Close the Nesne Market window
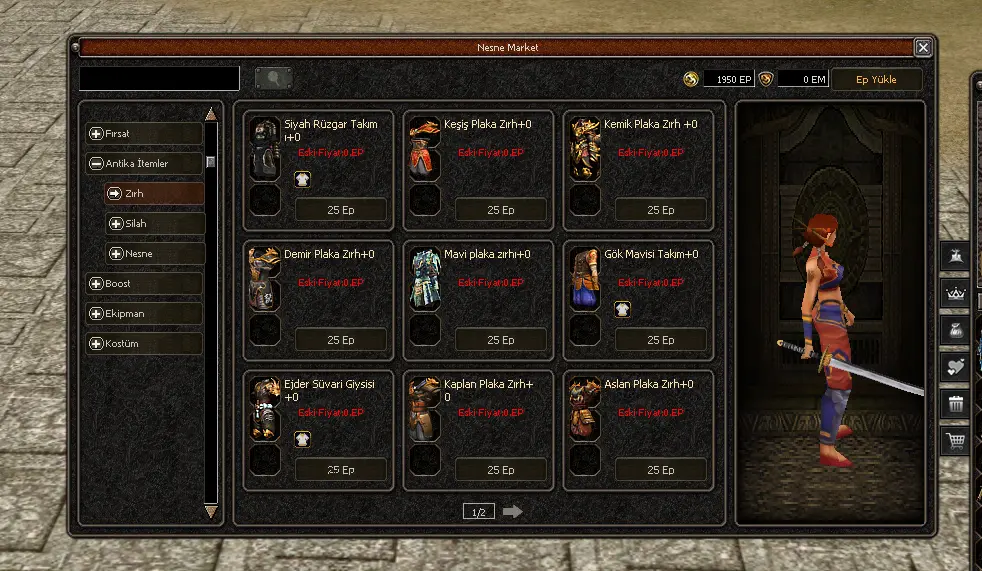982x571 pixels. point(923,47)
